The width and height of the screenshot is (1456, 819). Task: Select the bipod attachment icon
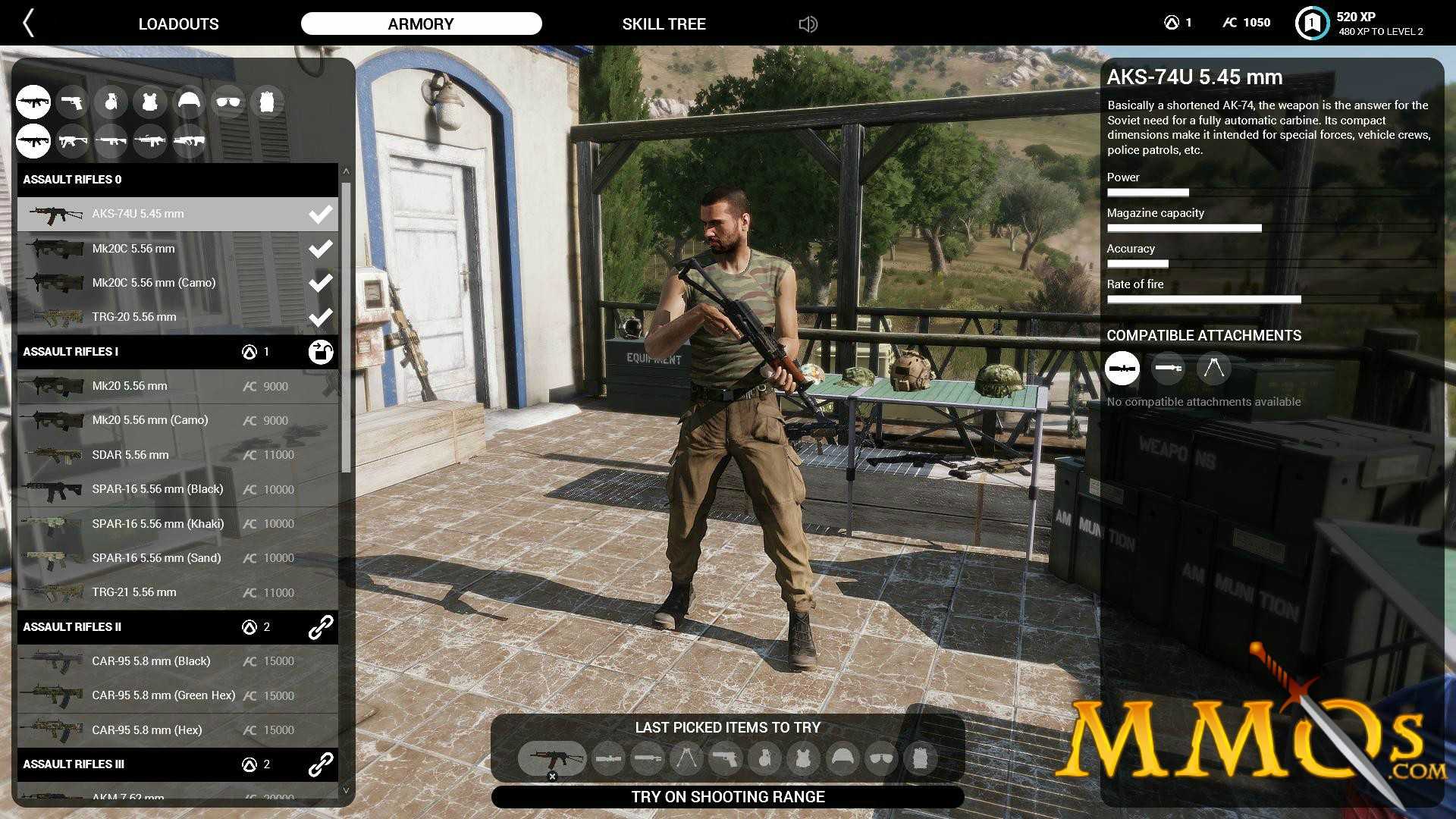pos(1213,369)
